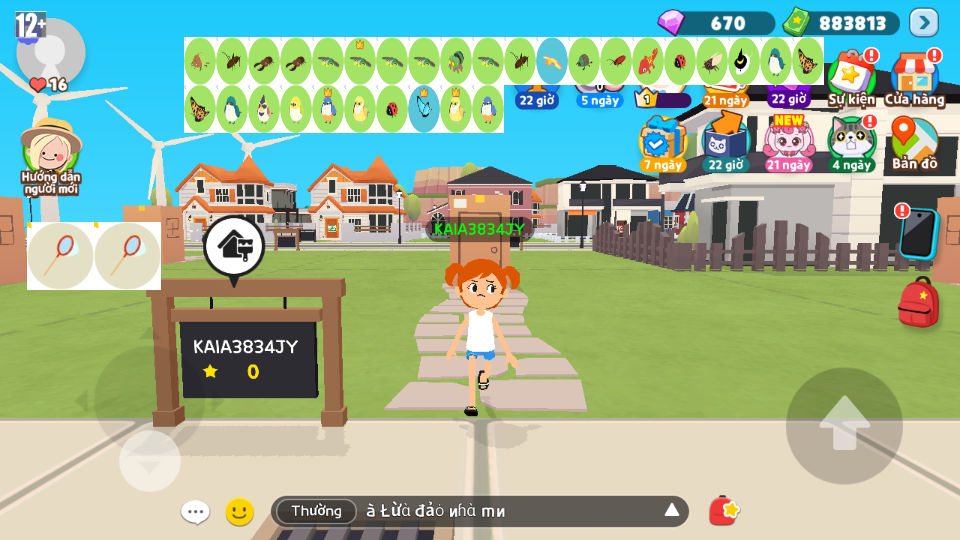Image resolution: width=960 pixels, height=540 pixels.
Task: Open the Sự kiện events menu
Action: click(x=851, y=76)
